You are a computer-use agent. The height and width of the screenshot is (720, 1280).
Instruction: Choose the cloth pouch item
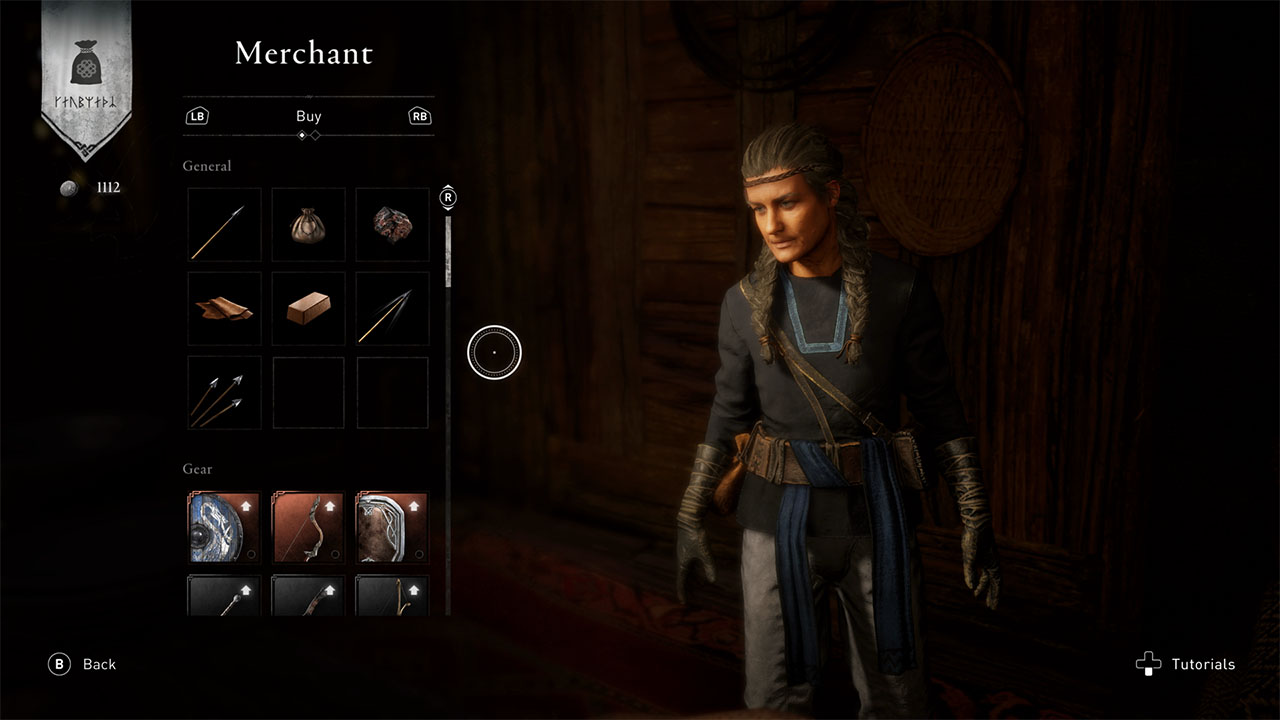pos(309,225)
